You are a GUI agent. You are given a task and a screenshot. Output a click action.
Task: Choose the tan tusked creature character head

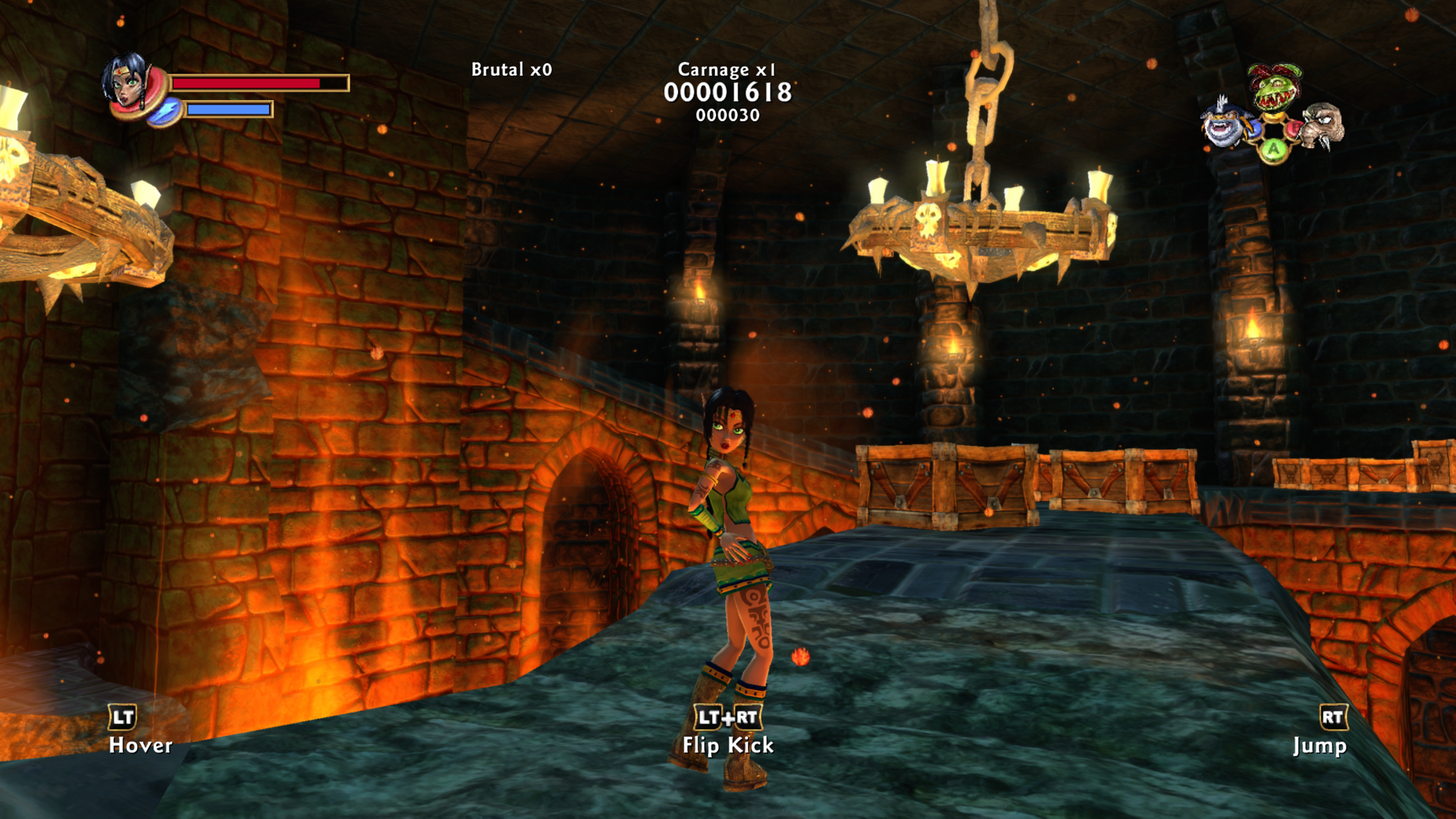[1323, 124]
